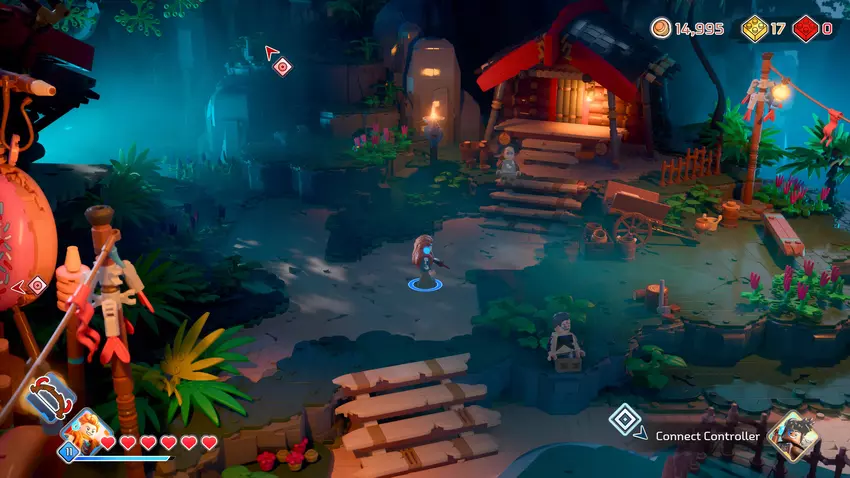
Task: Click the copper stud currency icon
Action: pyautogui.click(x=661, y=28)
